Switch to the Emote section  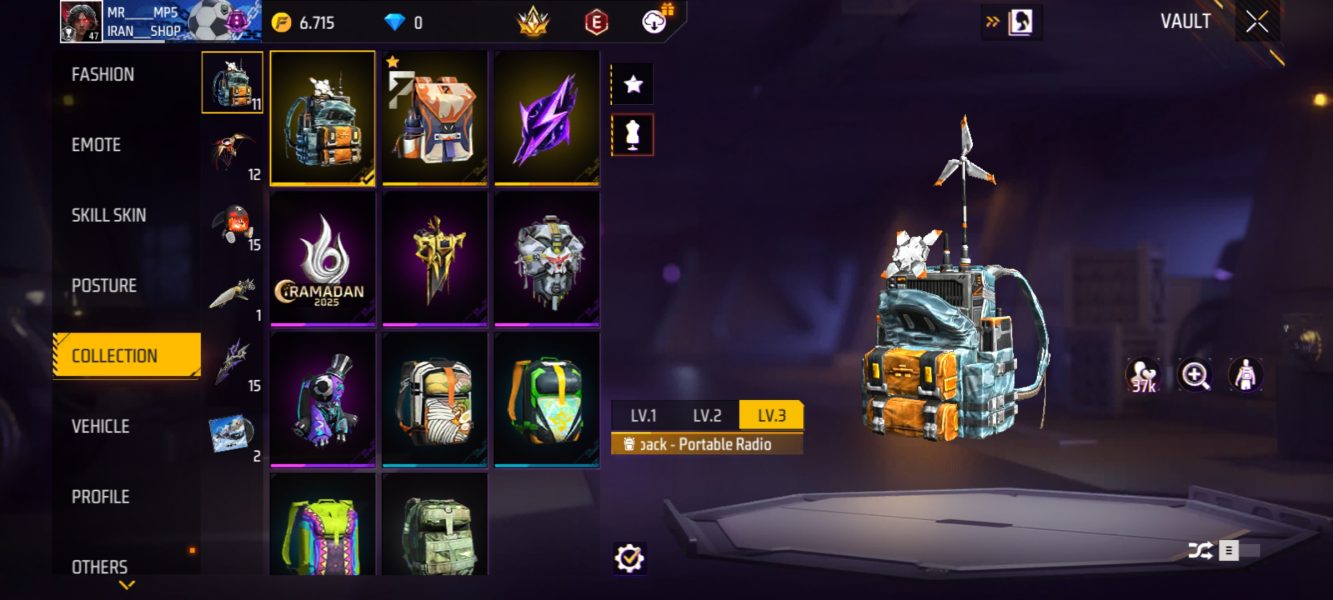tap(96, 145)
